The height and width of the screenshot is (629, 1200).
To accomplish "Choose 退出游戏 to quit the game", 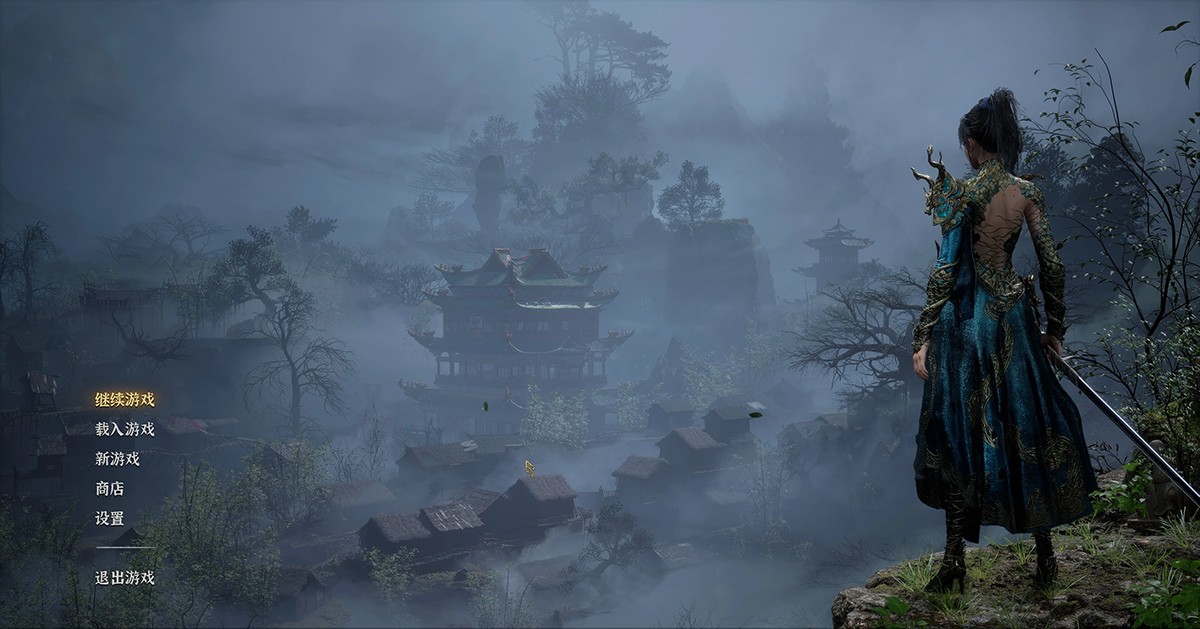I will tap(125, 577).
